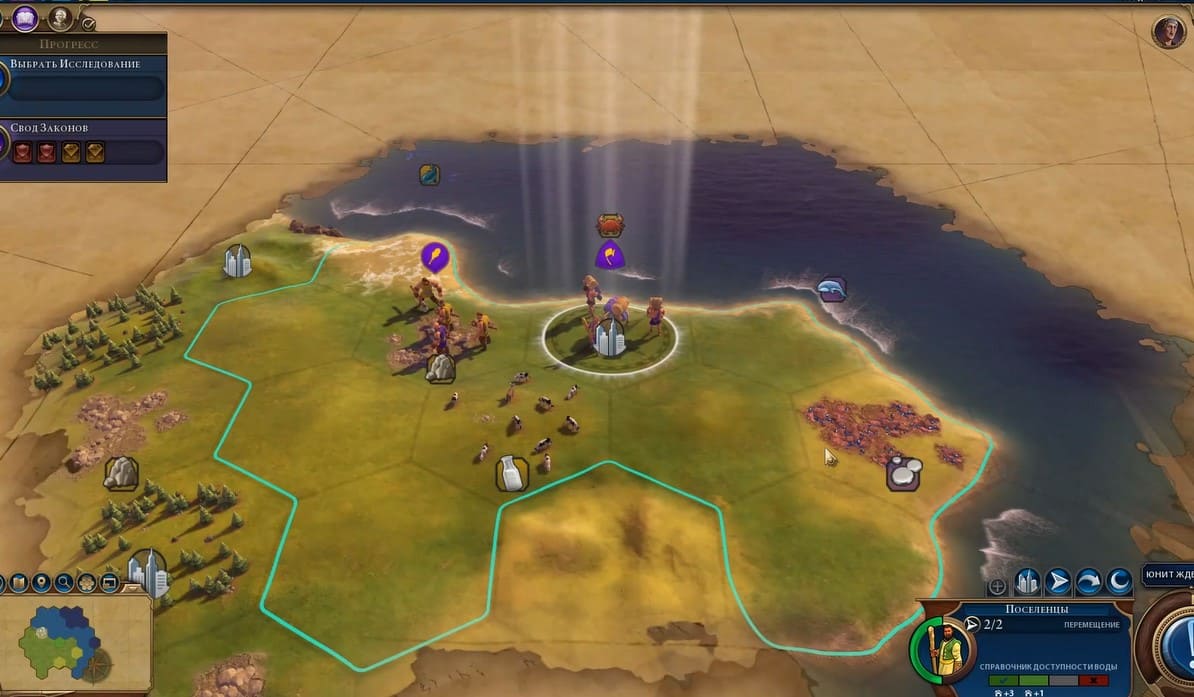Click the leader portrait in the corner
The image size is (1194, 697).
click(x=1167, y=31)
